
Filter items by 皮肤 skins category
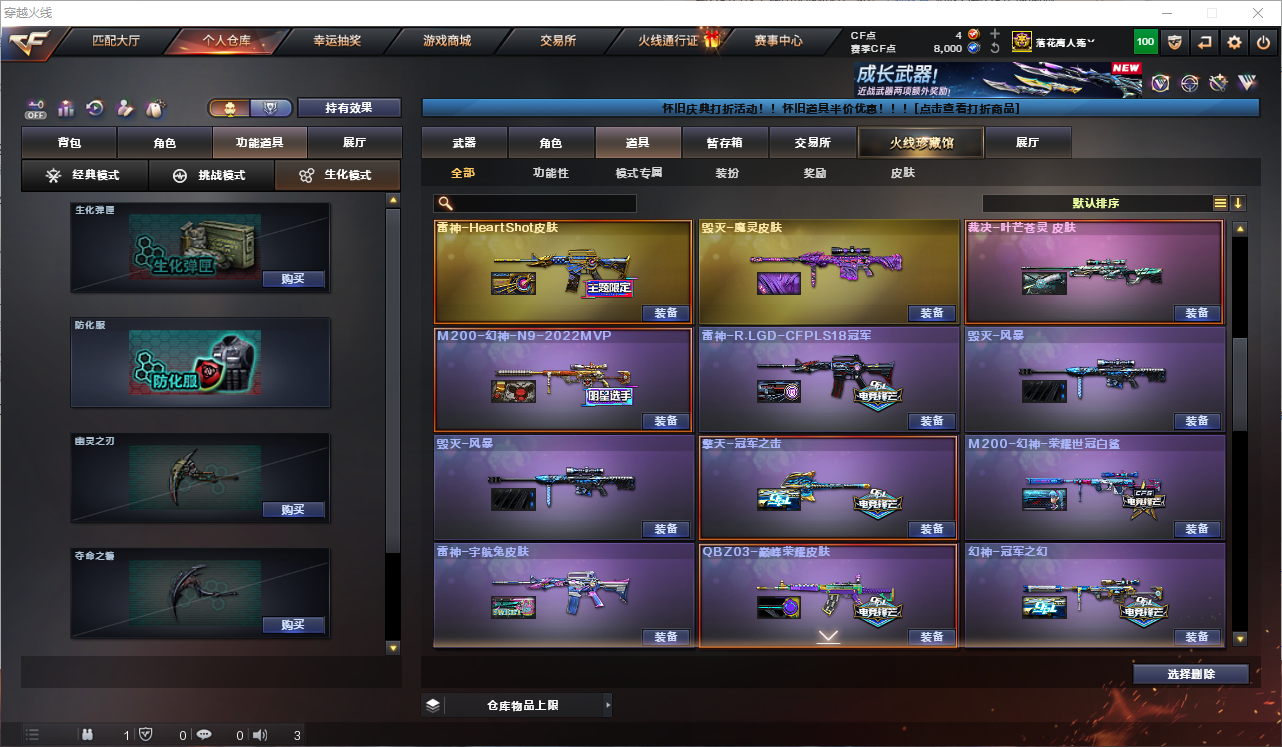pyautogui.click(x=902, y=173)
